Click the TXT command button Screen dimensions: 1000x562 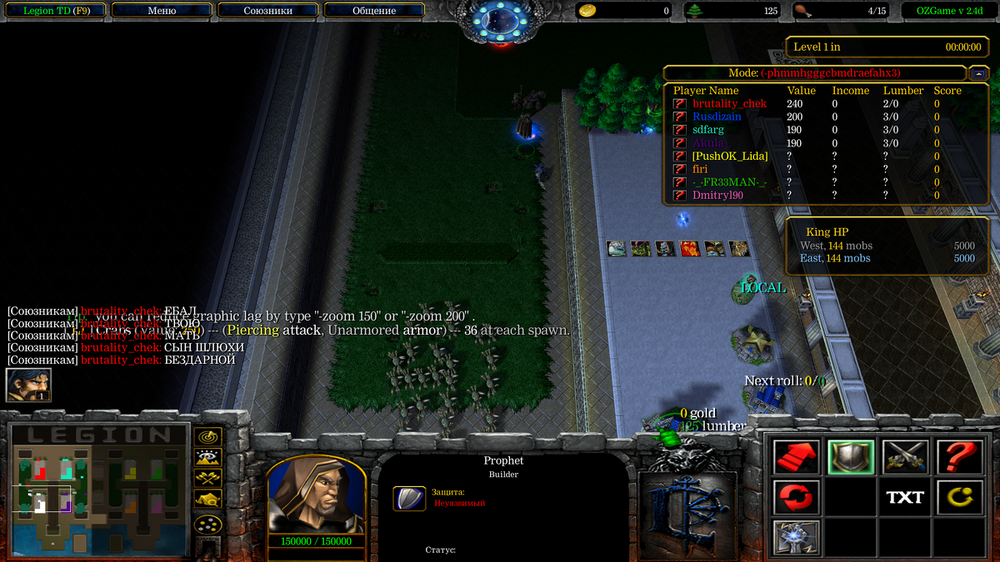click(905, 497)
